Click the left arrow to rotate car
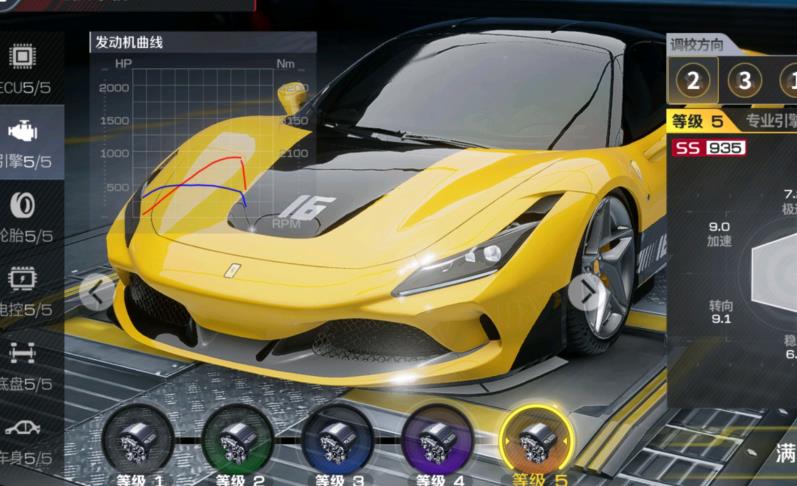This screenshot has height=486, width=797. 97,292
